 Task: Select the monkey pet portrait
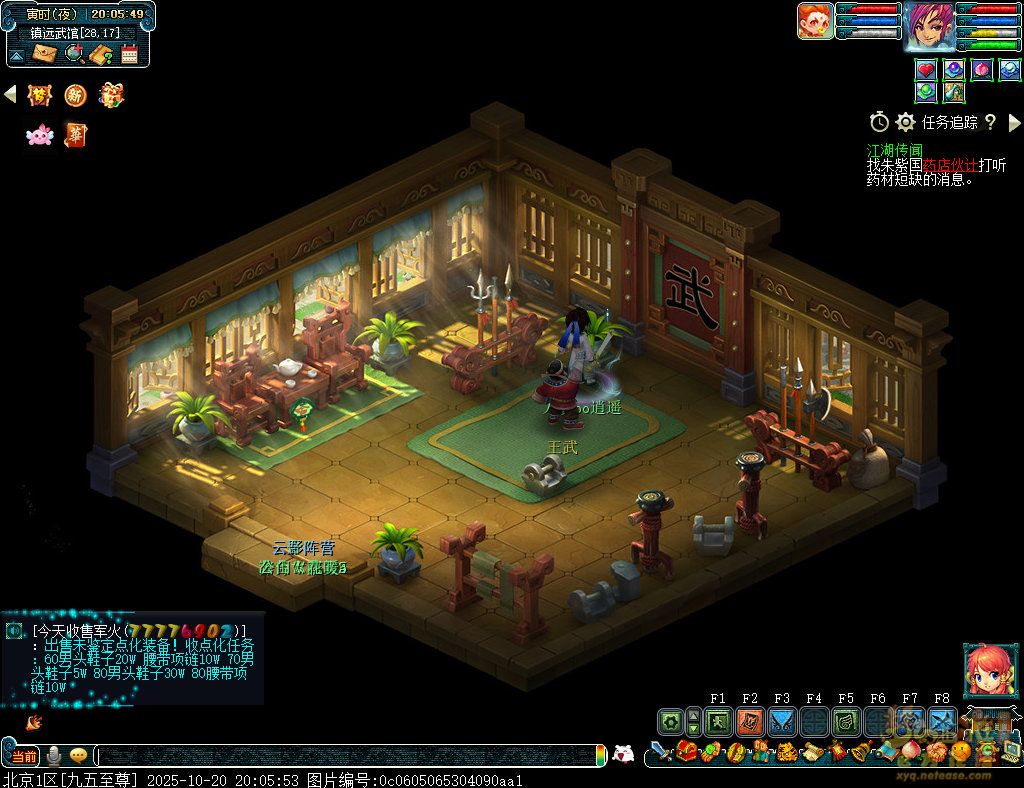(815, 21)
